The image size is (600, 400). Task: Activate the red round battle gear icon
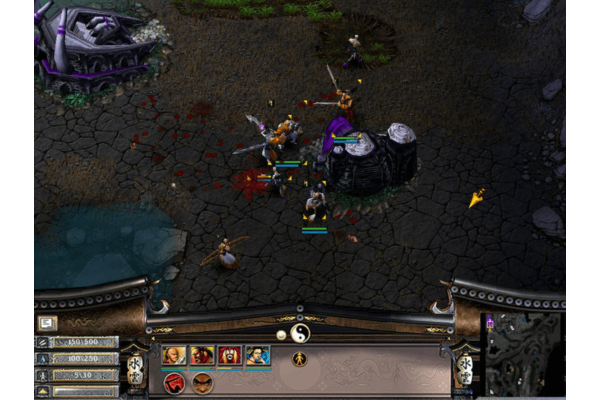[174, 382]
